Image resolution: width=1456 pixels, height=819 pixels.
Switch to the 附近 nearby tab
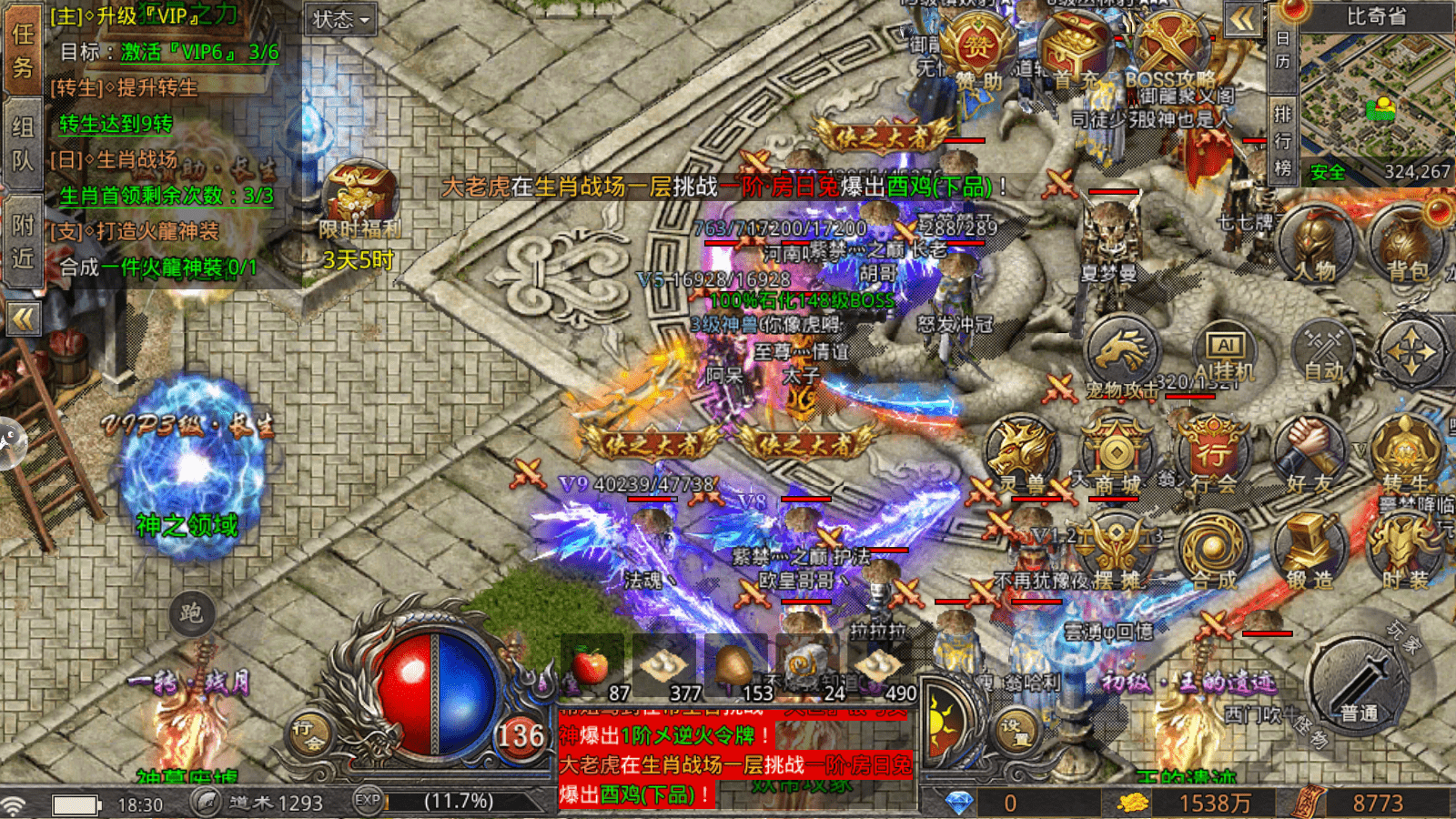coord(23,241)
